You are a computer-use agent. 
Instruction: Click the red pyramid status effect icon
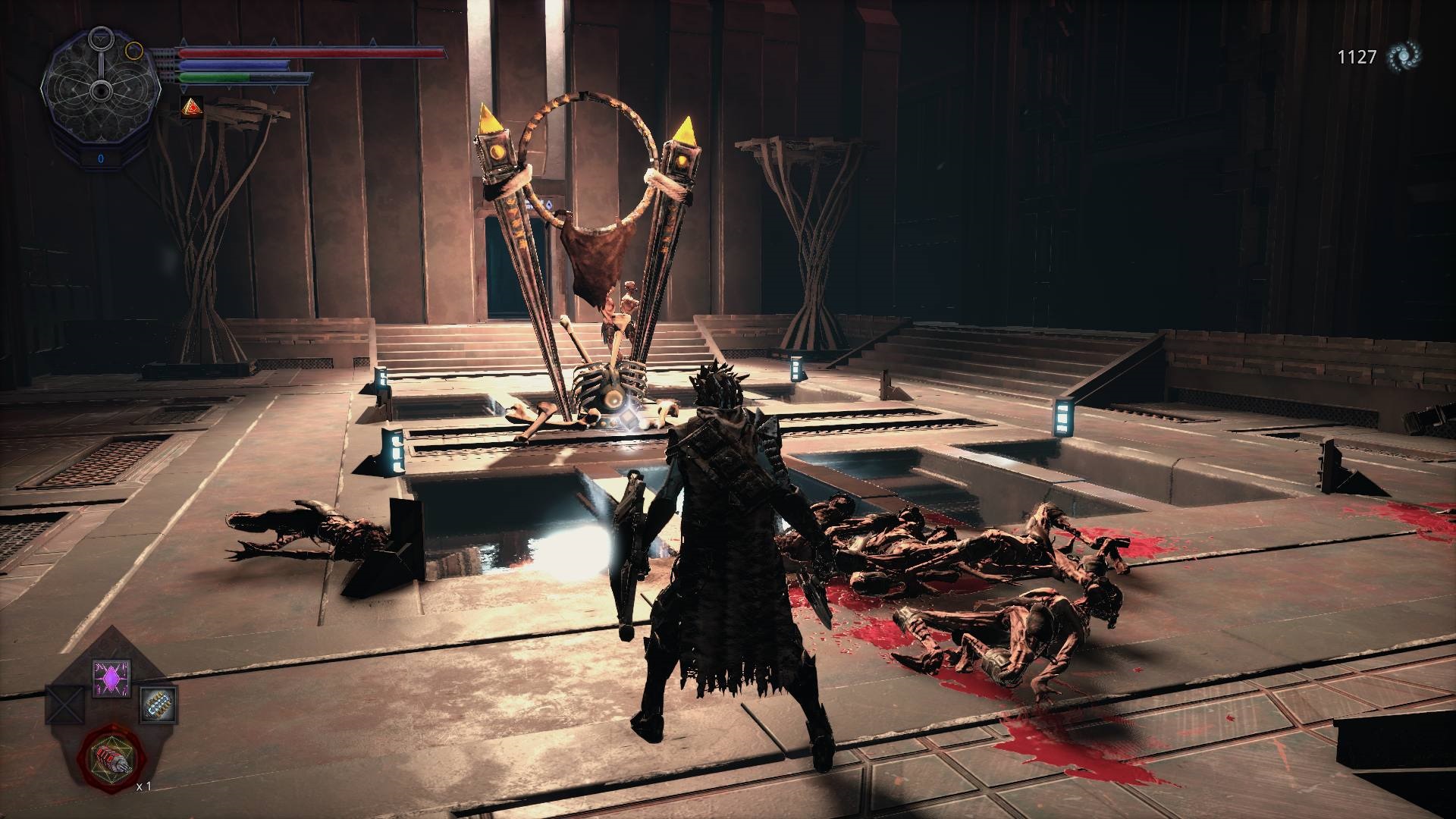[191, 108]
